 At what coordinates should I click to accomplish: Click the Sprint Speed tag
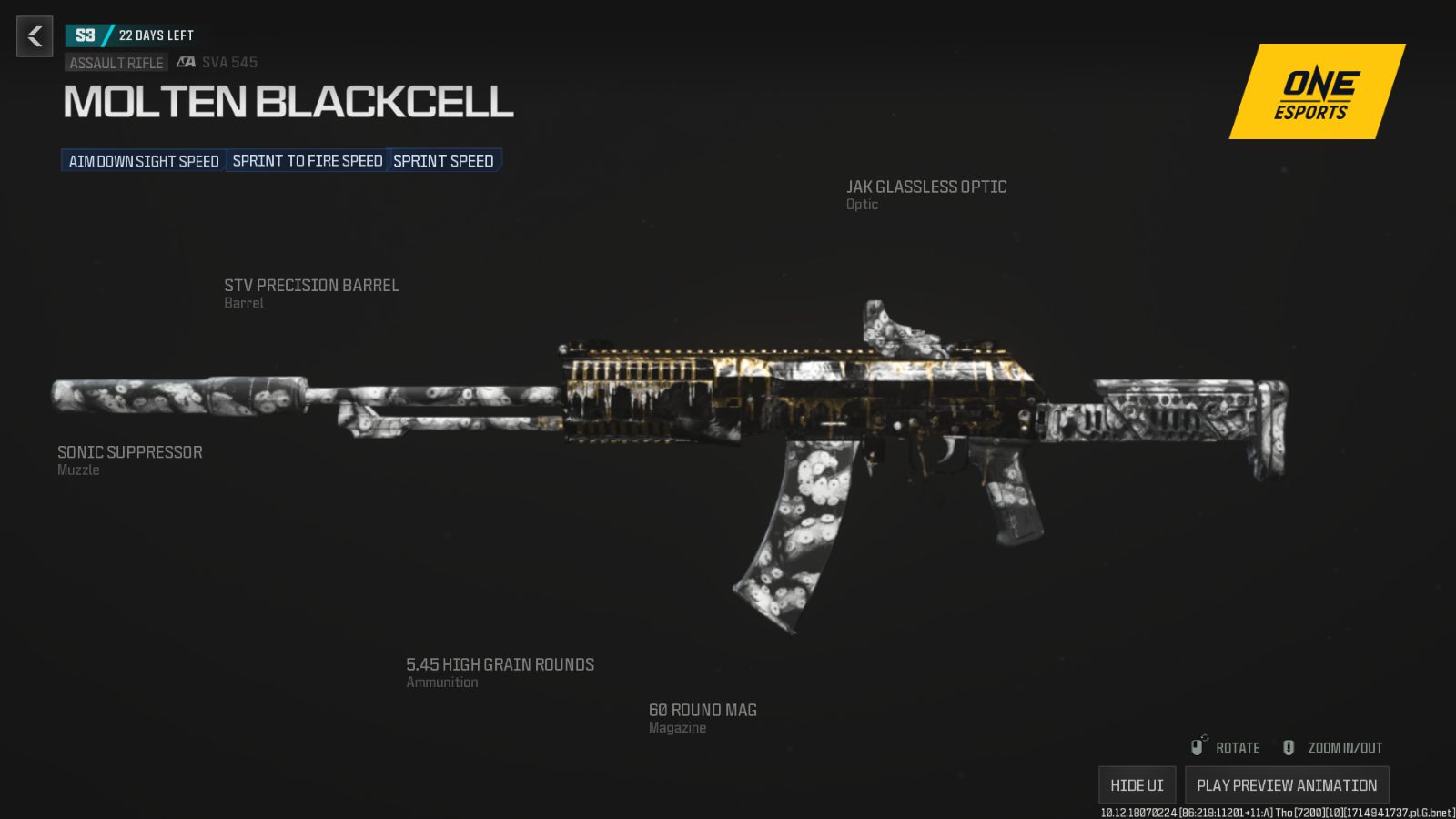[443, 161]
